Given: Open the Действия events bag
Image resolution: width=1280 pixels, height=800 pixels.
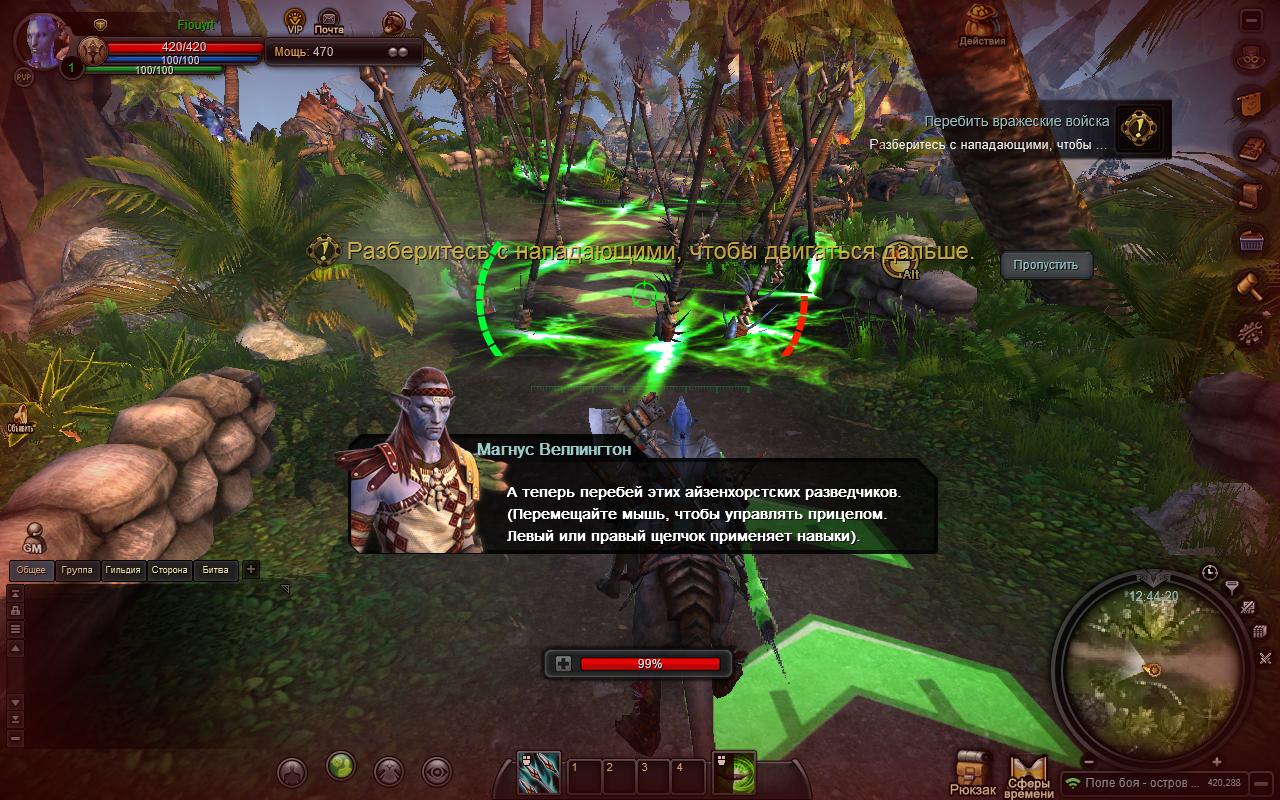Looking at the screenshot, I should click(982, 26).
